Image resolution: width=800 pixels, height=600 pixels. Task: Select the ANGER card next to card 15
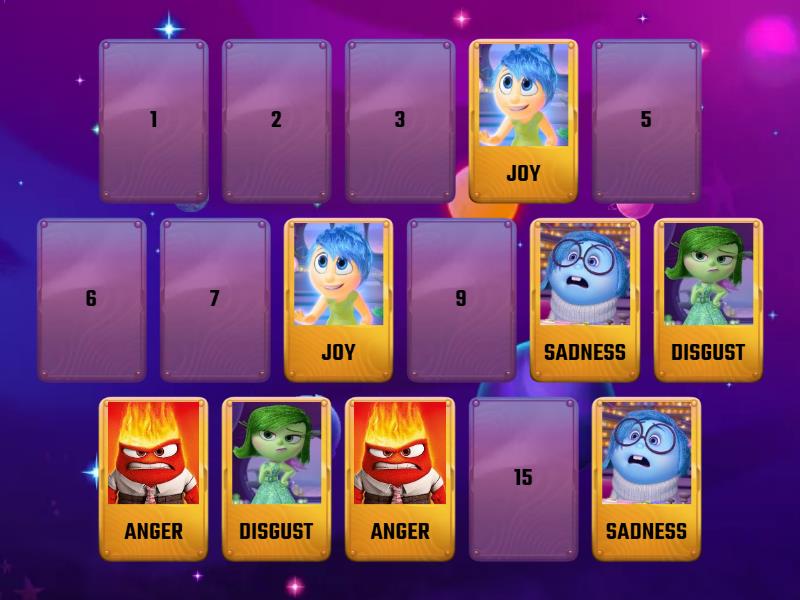click(x=399, y=478)
